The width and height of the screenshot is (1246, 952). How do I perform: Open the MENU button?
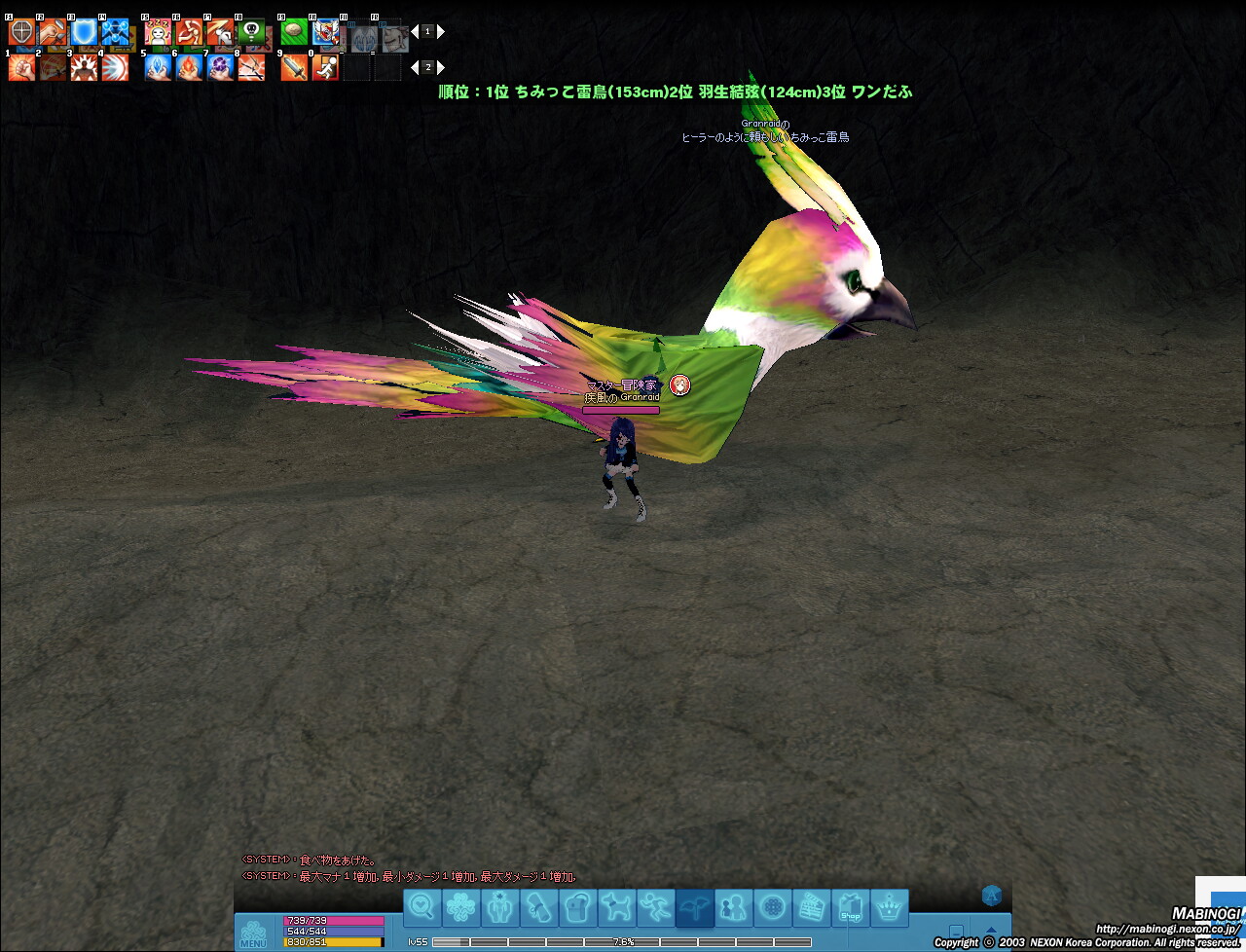(x=253, y=934)
